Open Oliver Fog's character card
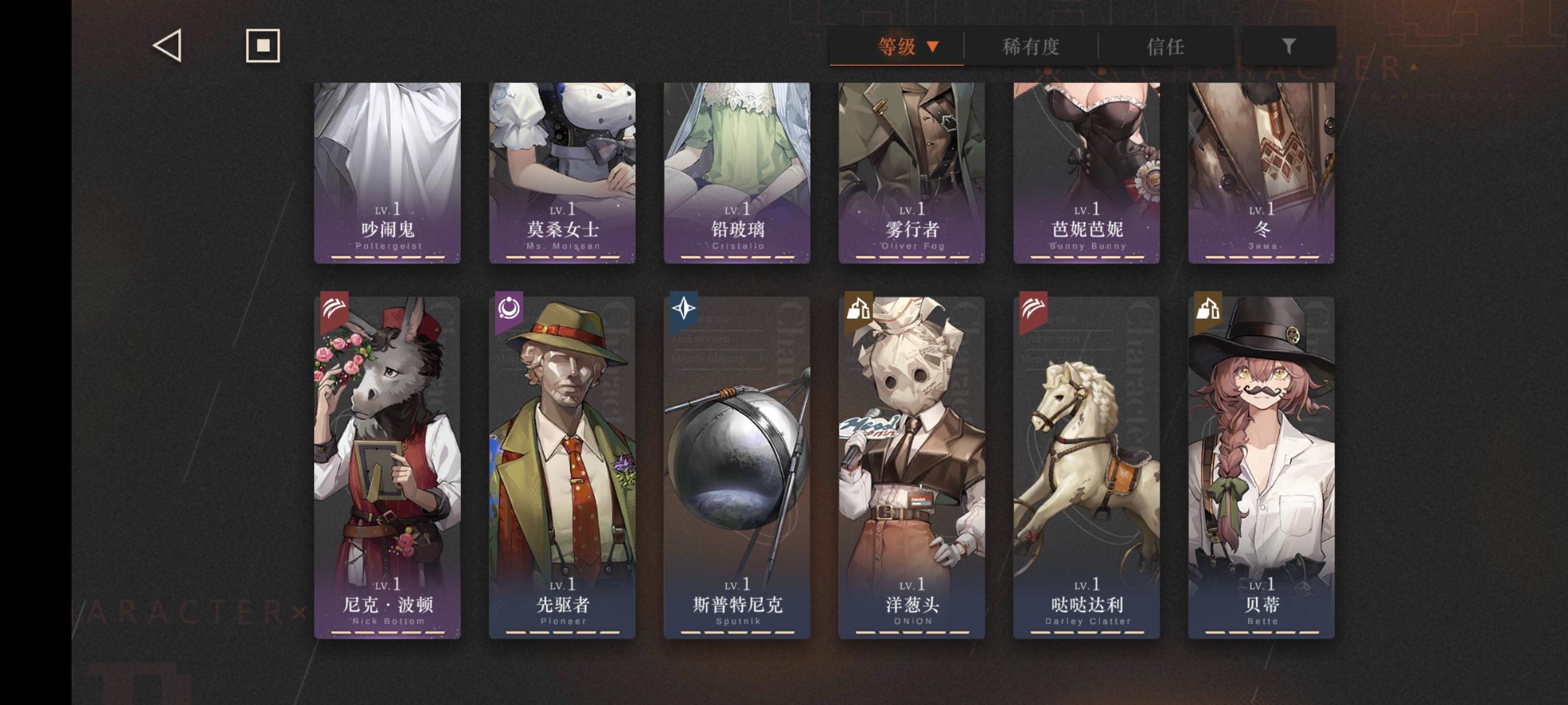Viewport: 1568px width, 705px height. coord(912,172)
